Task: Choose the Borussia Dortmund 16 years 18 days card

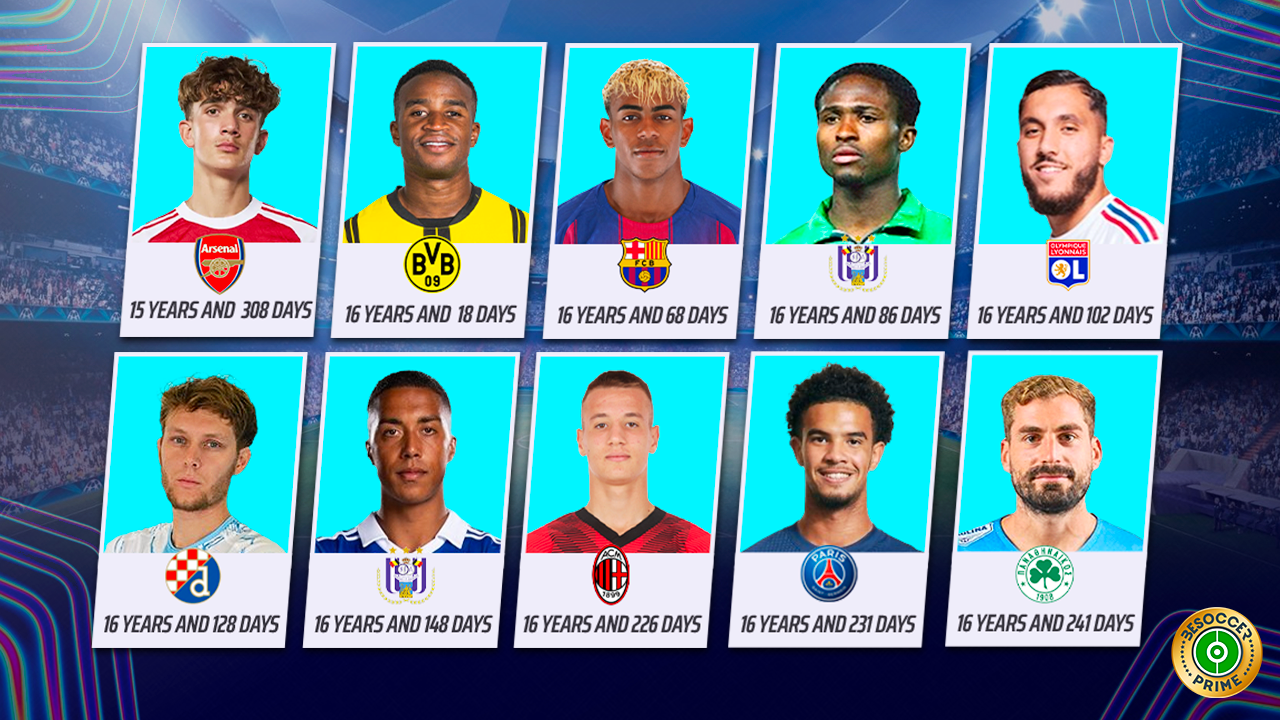Action: [435, 190]
